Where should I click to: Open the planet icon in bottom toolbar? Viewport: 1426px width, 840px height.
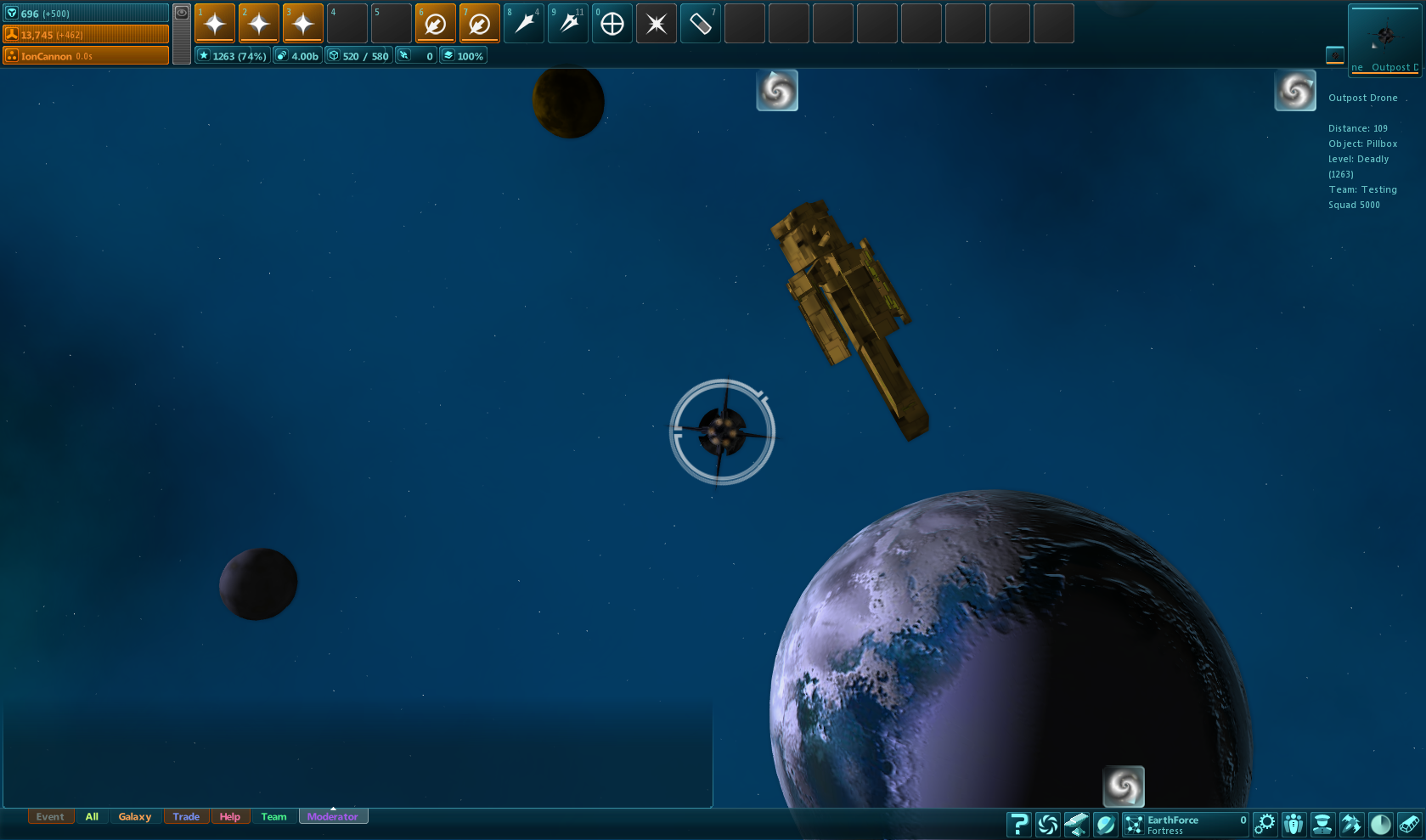(1105, 824)
